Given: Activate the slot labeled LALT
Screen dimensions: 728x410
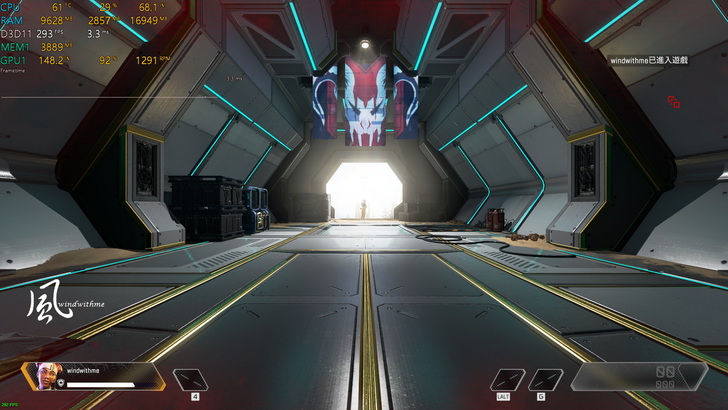Looking at the screenshot, I should click(x=508, y=379).
